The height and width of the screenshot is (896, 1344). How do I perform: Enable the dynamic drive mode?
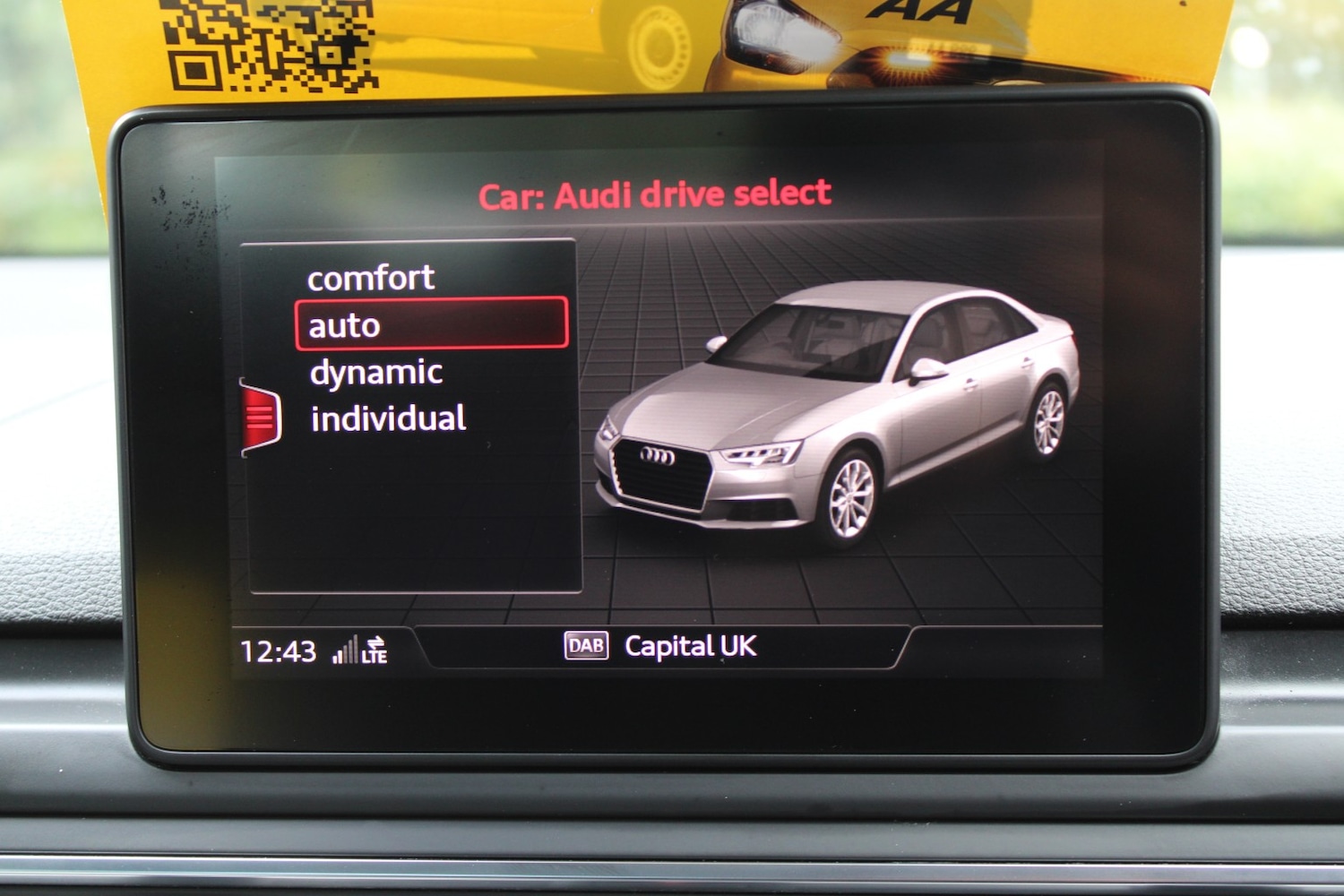[x=375, y=371]
